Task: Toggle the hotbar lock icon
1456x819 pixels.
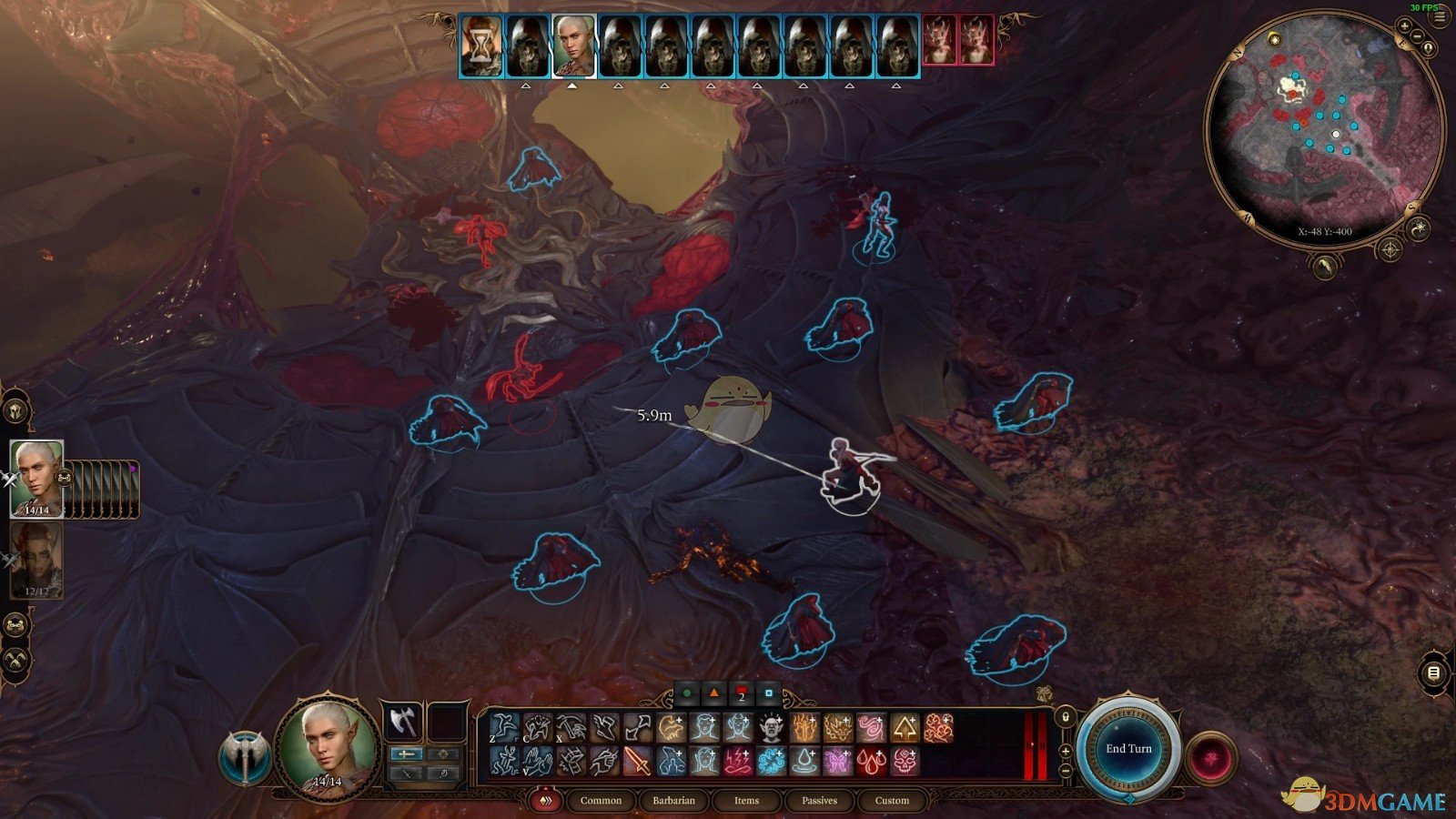Action: pyautogui.click(x=1066, y=717)
